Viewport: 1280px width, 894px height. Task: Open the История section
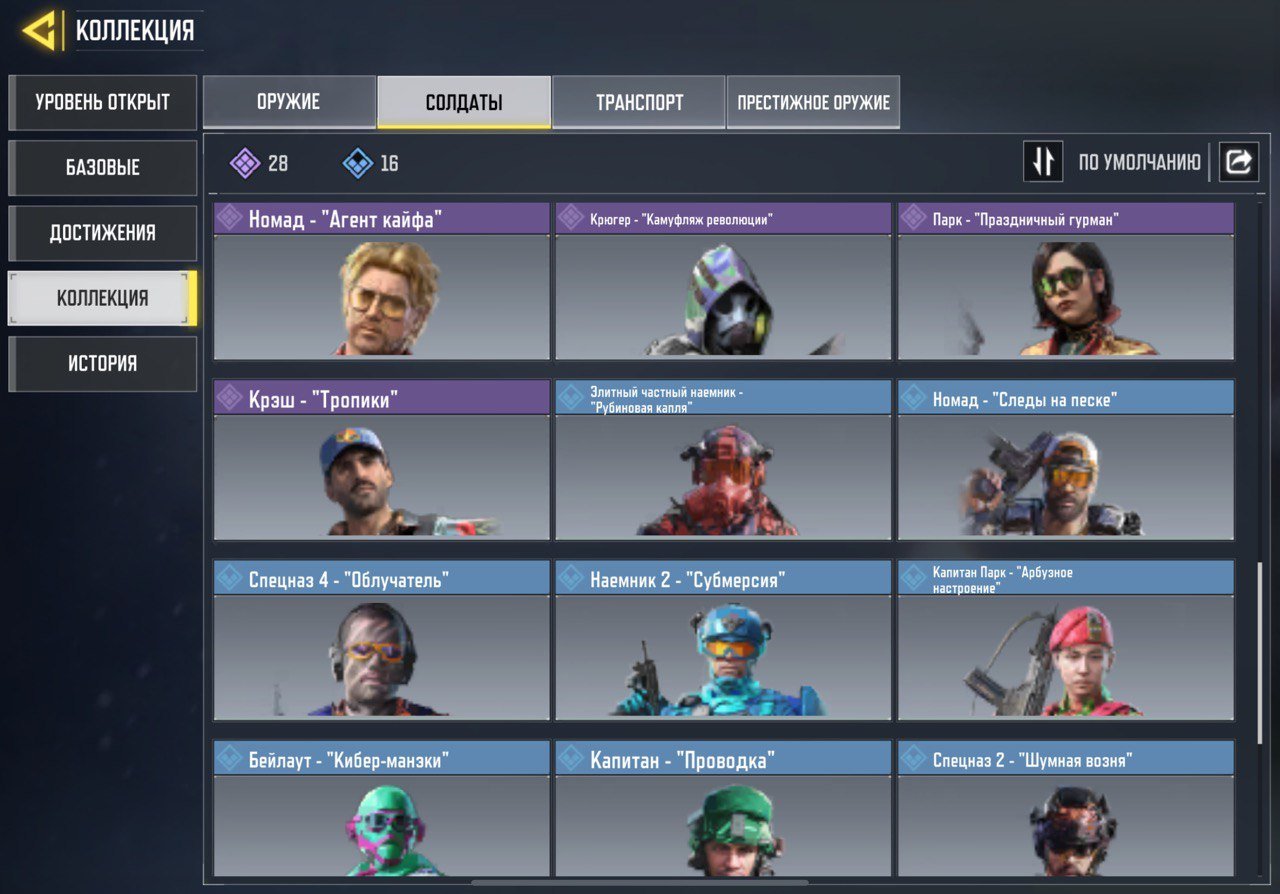(102, 363)
